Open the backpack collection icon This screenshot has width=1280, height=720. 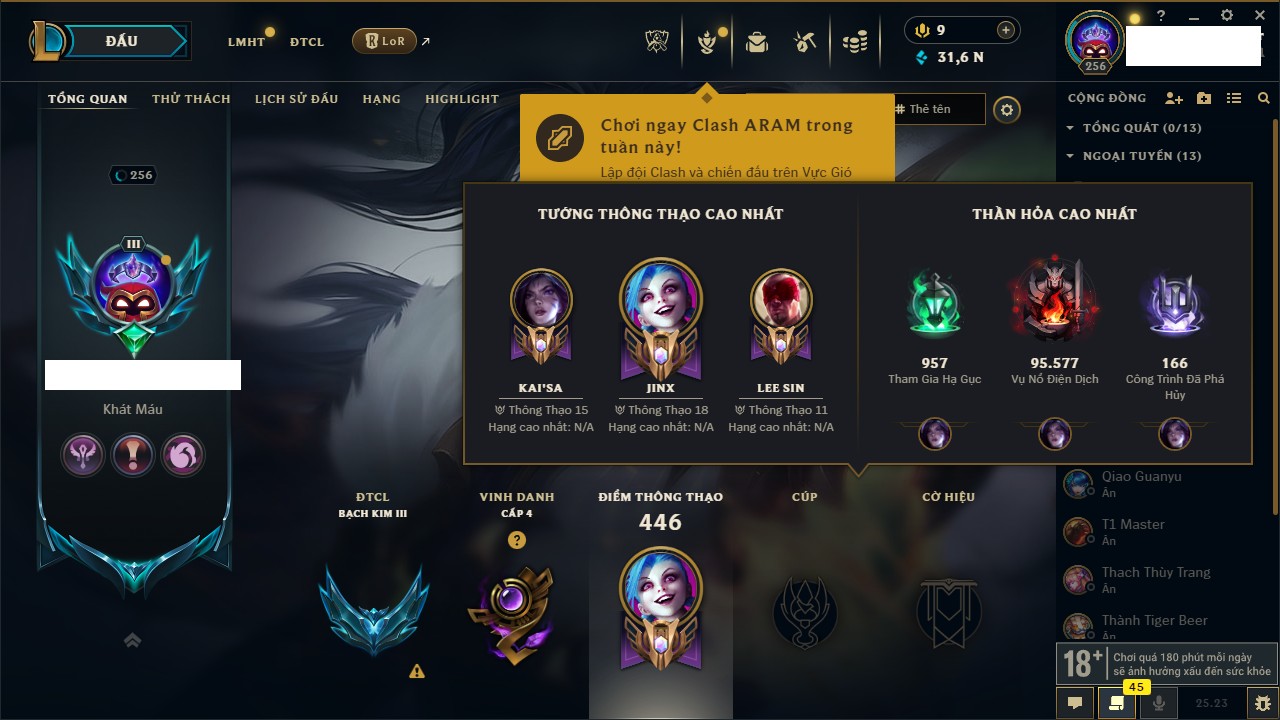click(x=756, y=42)
